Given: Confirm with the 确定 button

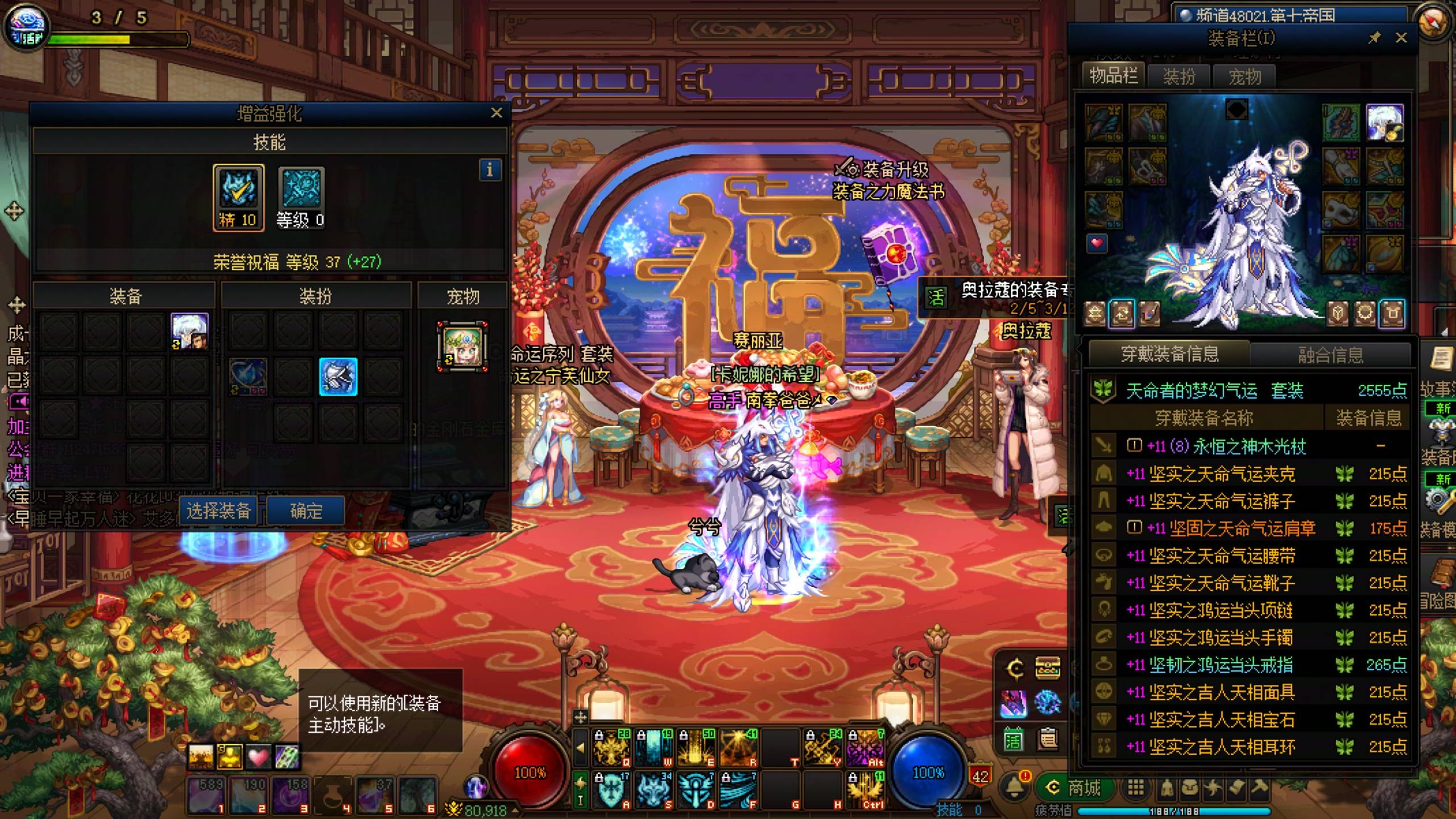Looking at the screenshot, I should coord(306,511).
